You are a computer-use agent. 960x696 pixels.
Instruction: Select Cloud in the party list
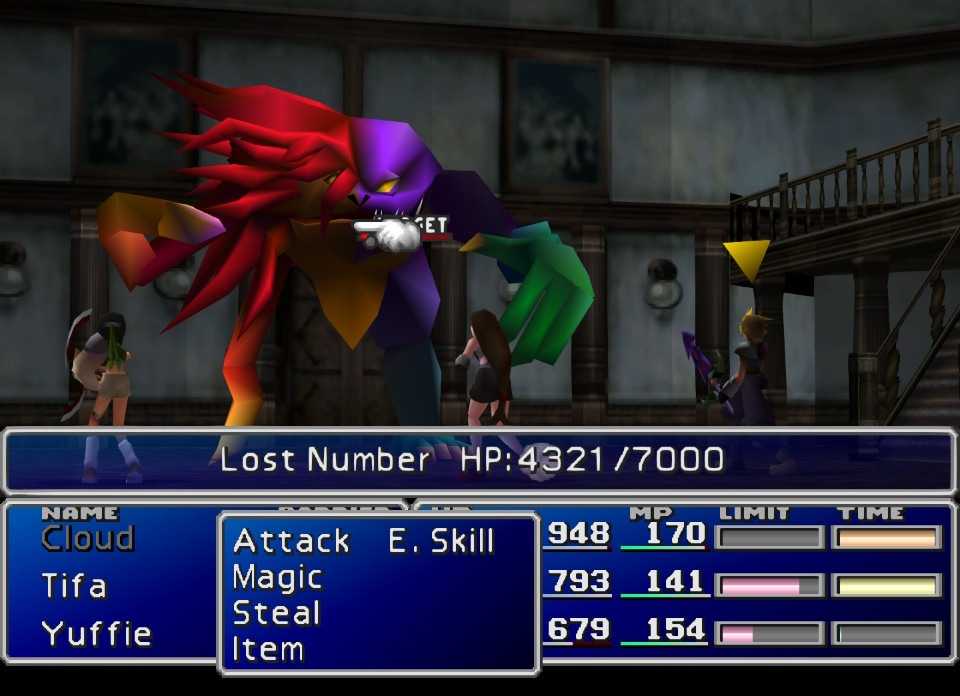pyautogui.click(x=87, y=538)
